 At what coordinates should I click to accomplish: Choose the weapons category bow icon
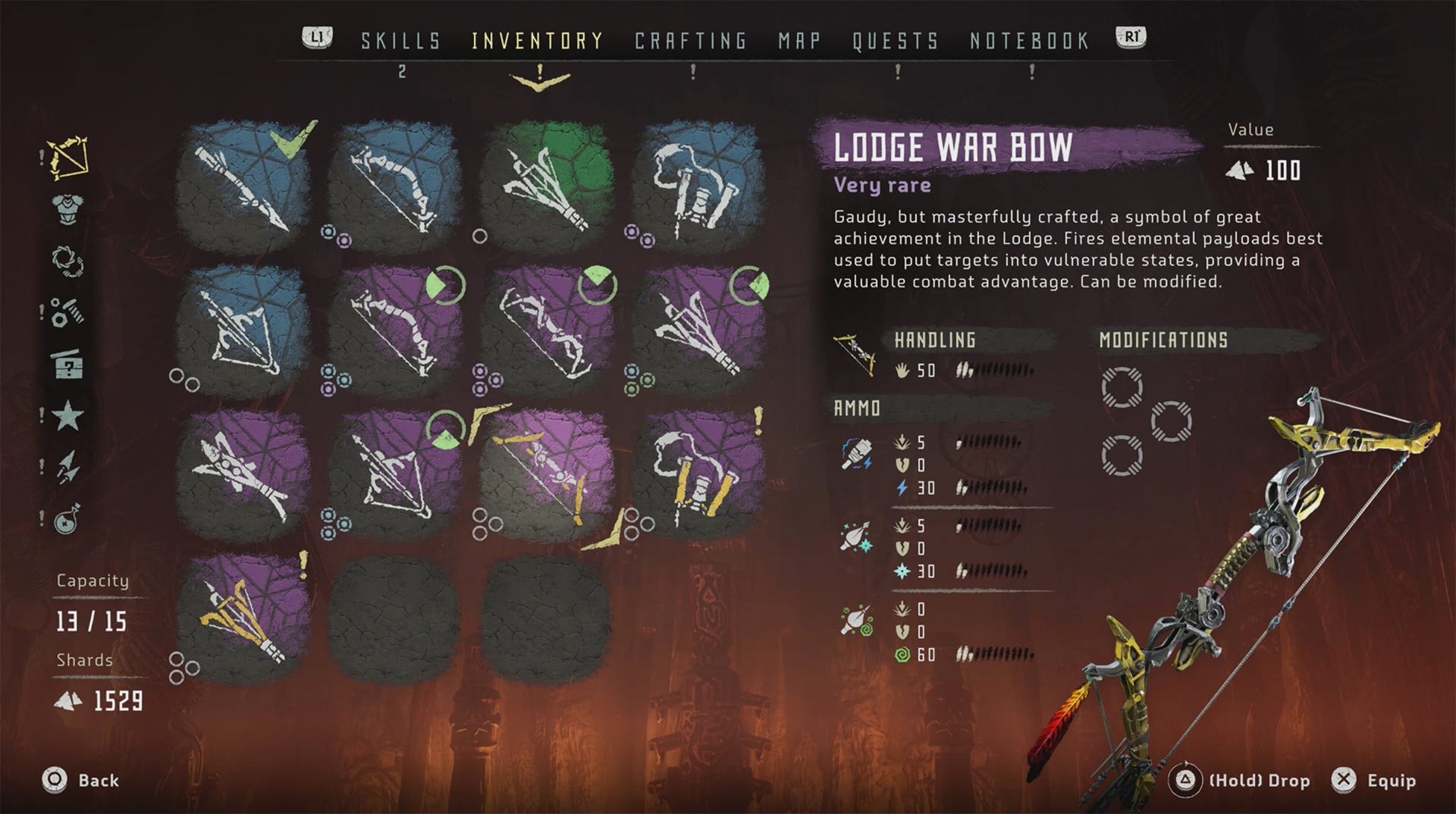point(68,158)
